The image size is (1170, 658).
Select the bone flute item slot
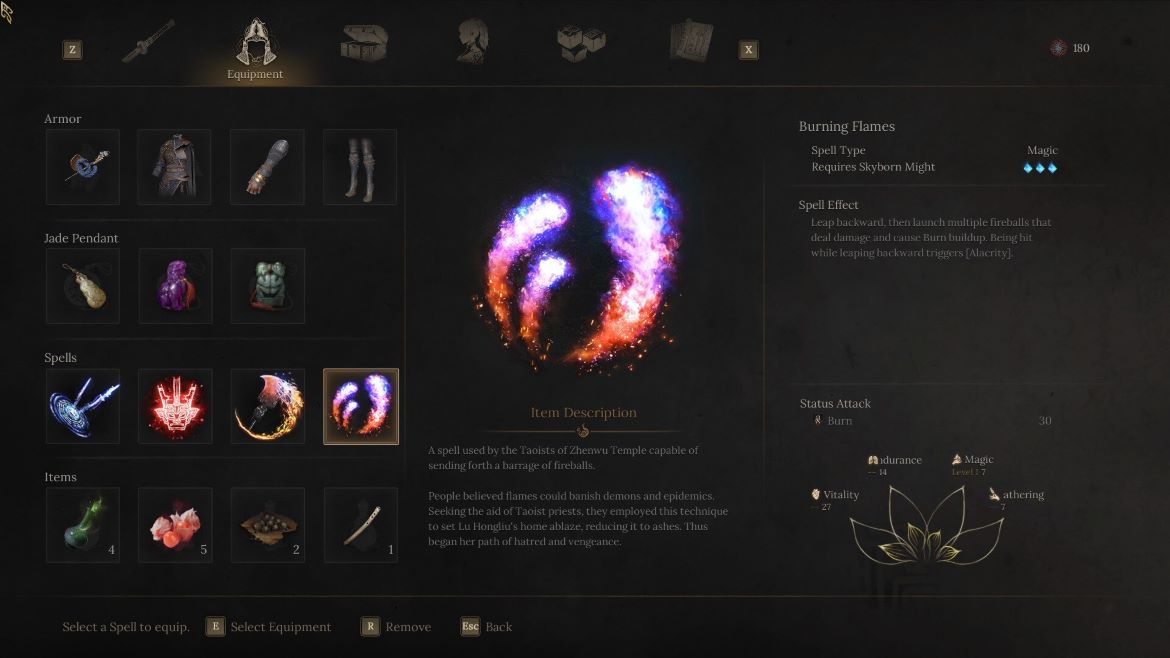(x=360, y=525)
